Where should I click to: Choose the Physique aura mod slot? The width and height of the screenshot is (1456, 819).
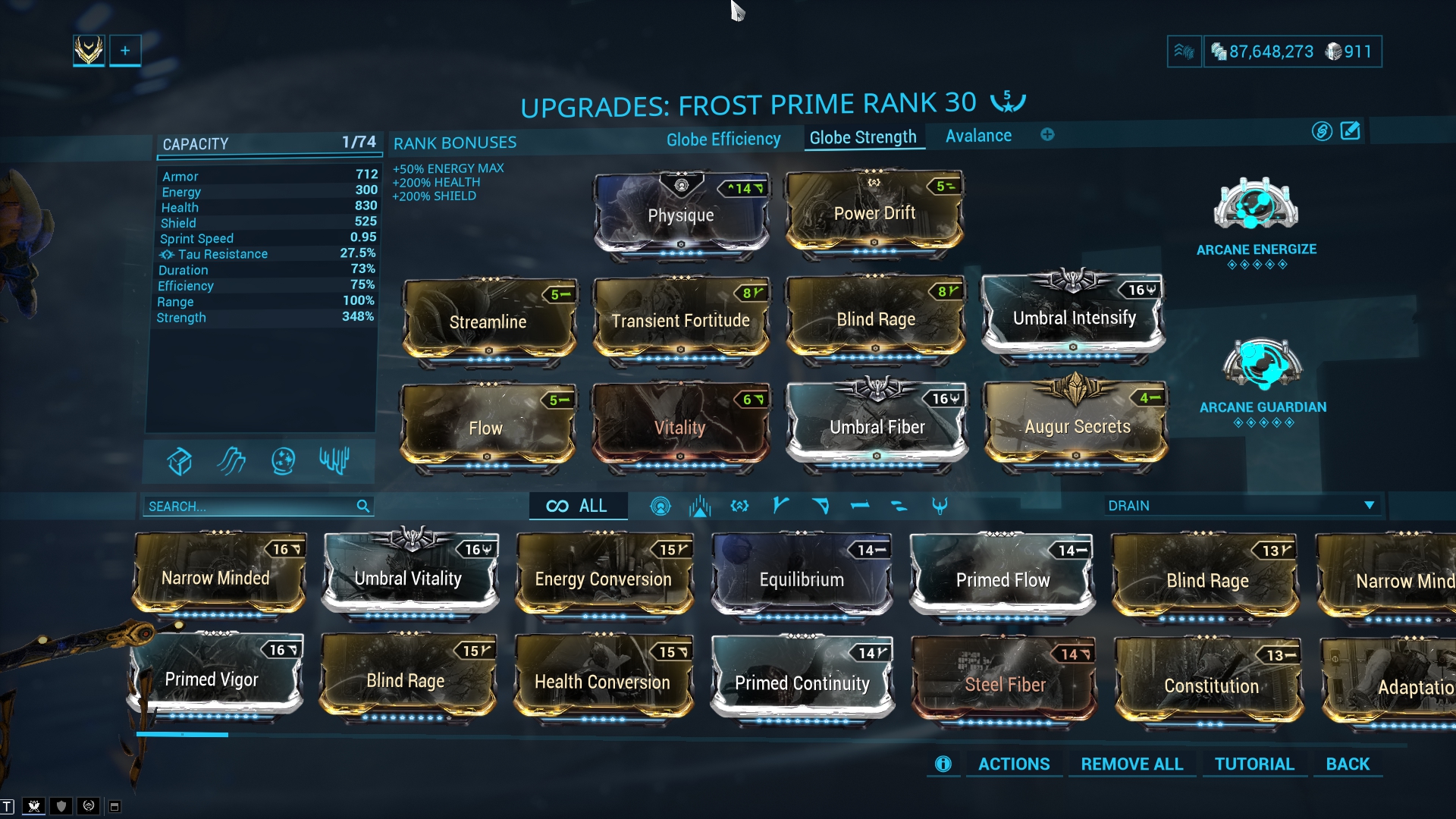pos(681,215)
